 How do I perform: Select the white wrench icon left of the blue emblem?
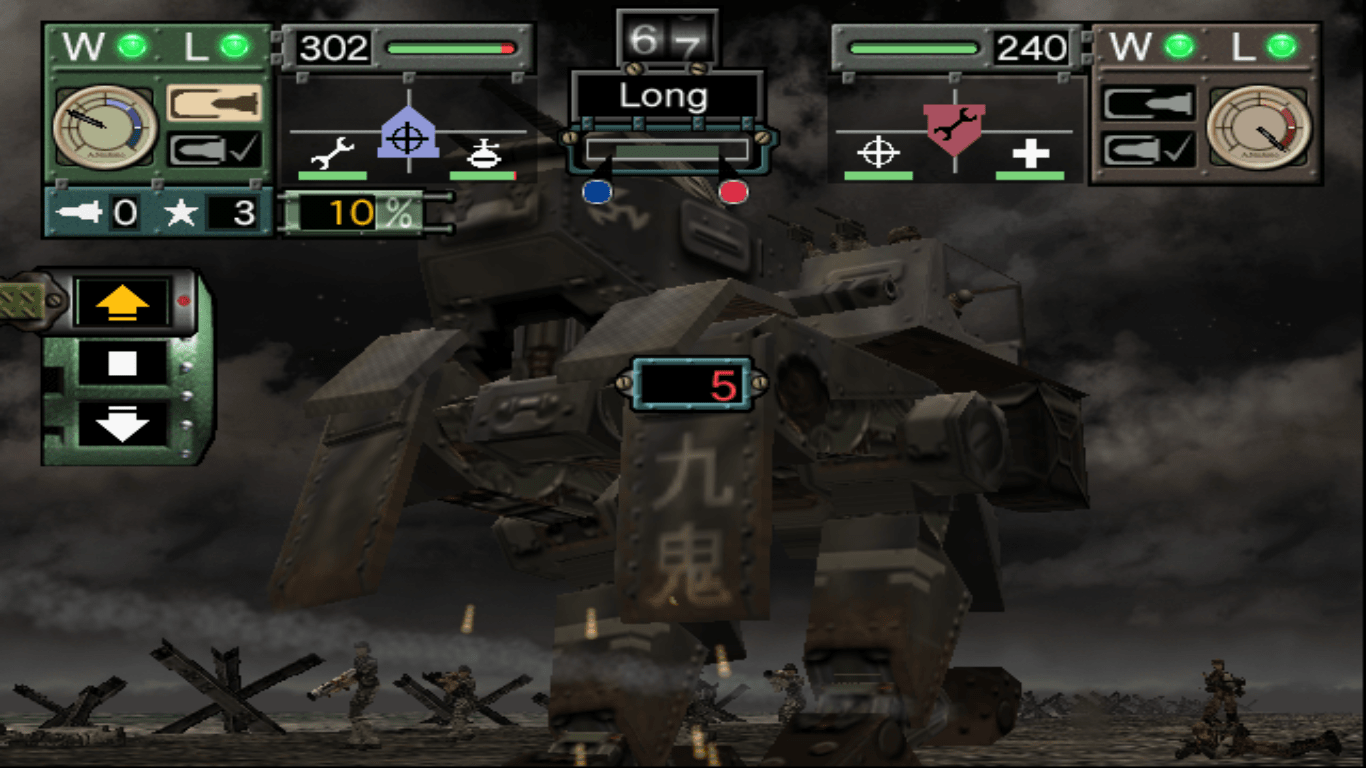333,153
